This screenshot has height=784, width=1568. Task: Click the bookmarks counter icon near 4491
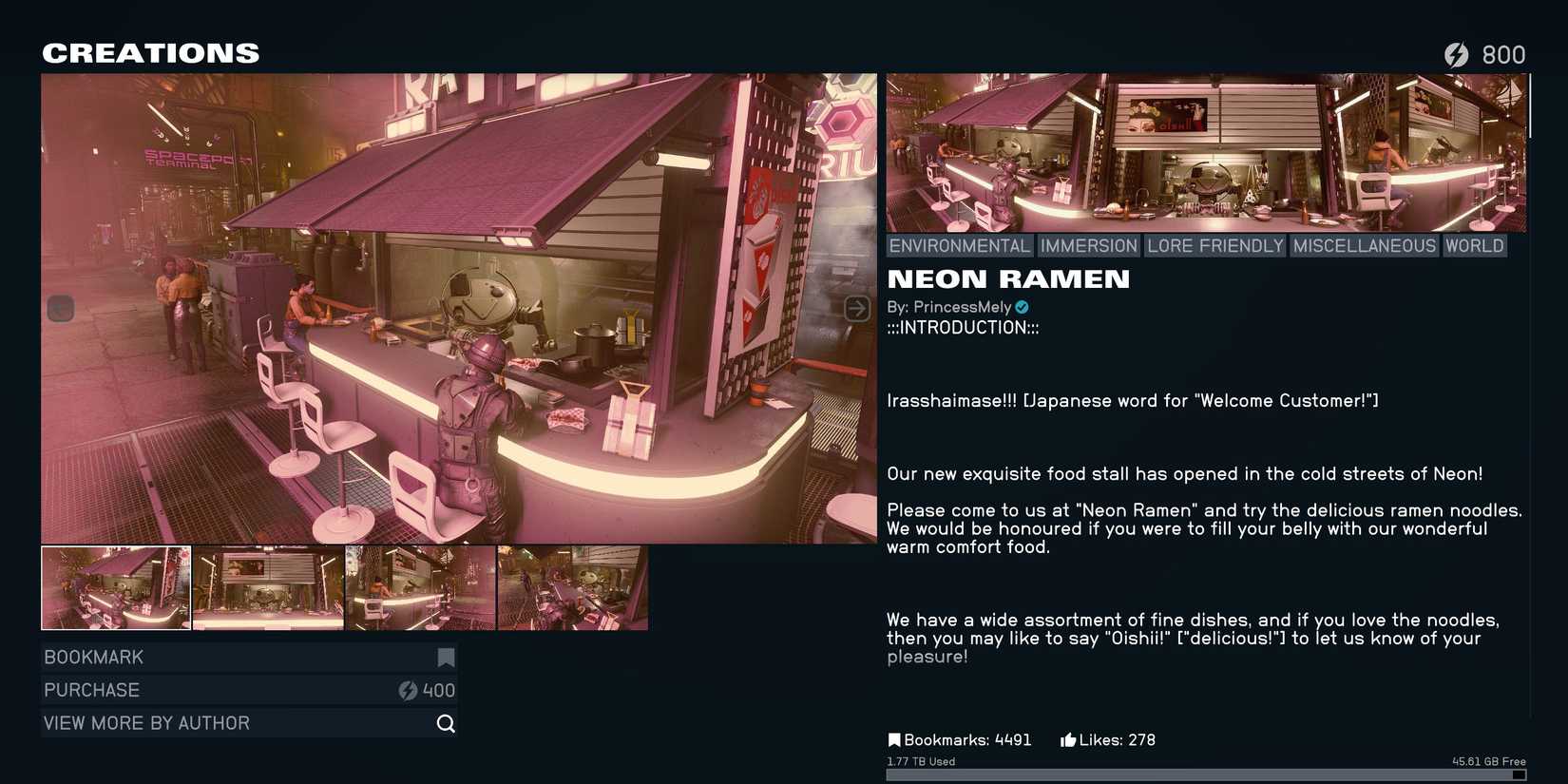pos(894,739)
